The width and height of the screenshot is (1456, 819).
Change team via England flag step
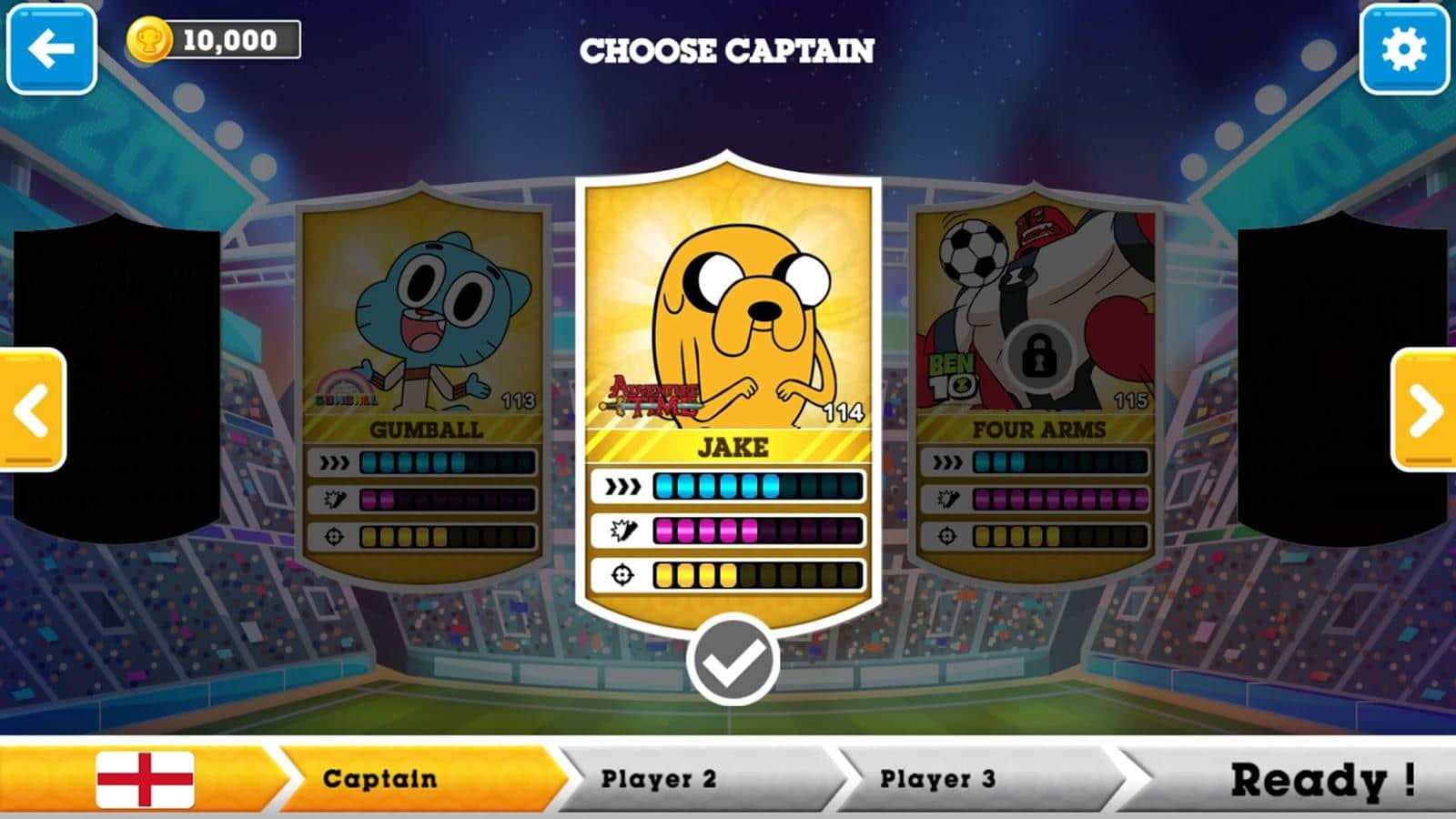146,779
